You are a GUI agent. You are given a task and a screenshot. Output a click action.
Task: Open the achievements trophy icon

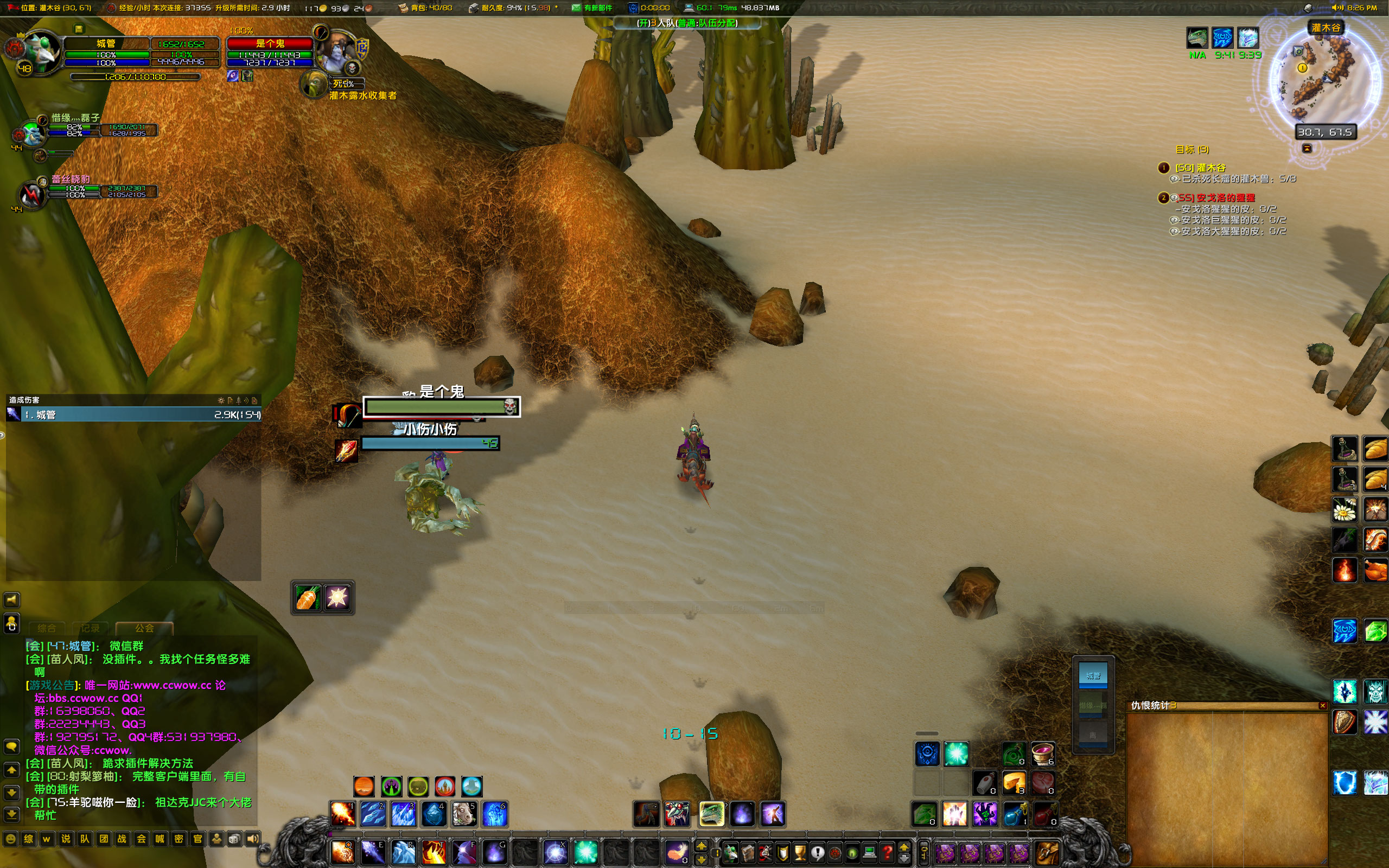tap(800, 853)
